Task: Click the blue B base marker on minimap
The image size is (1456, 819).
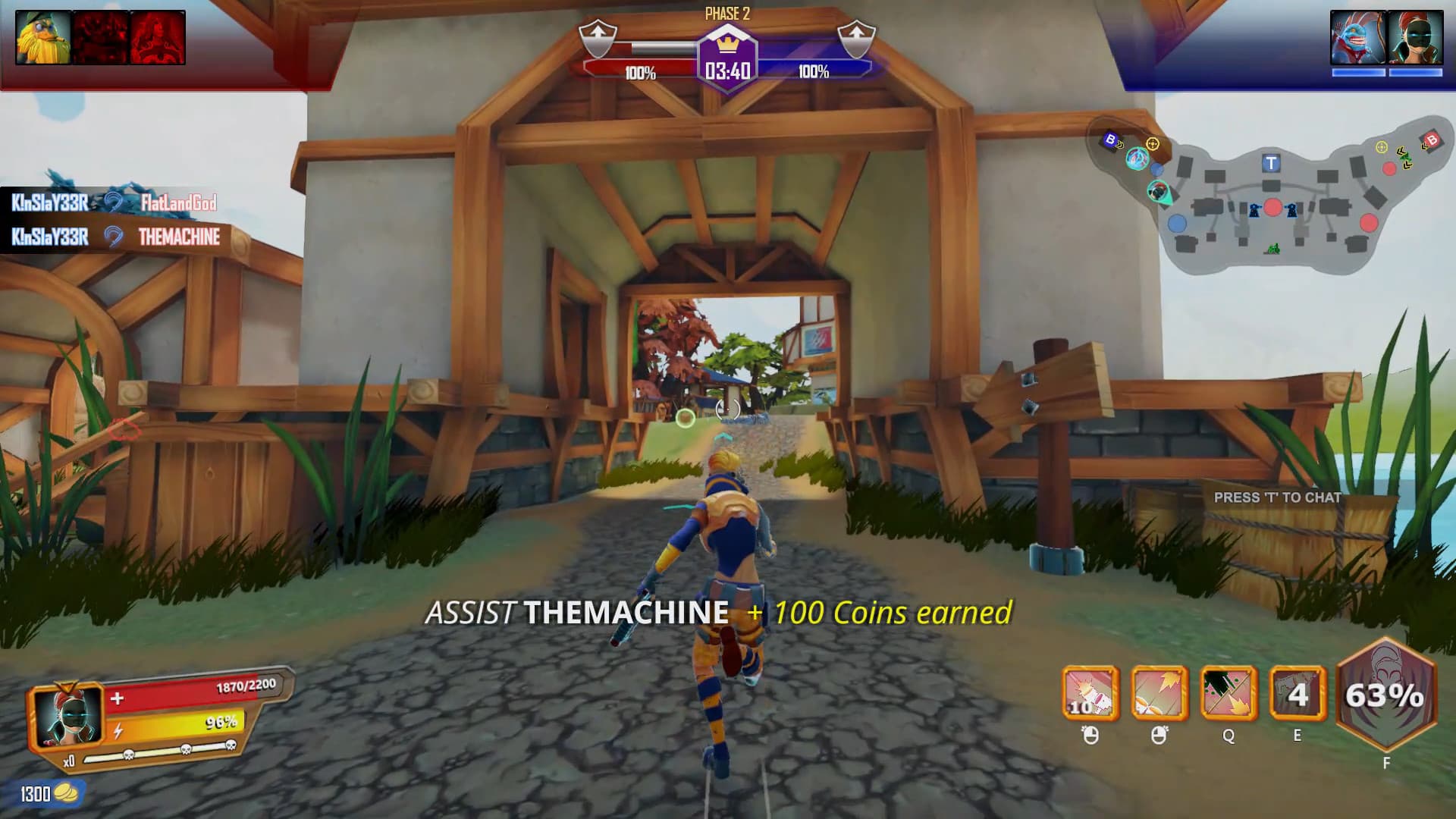Action: (1111, 140)
